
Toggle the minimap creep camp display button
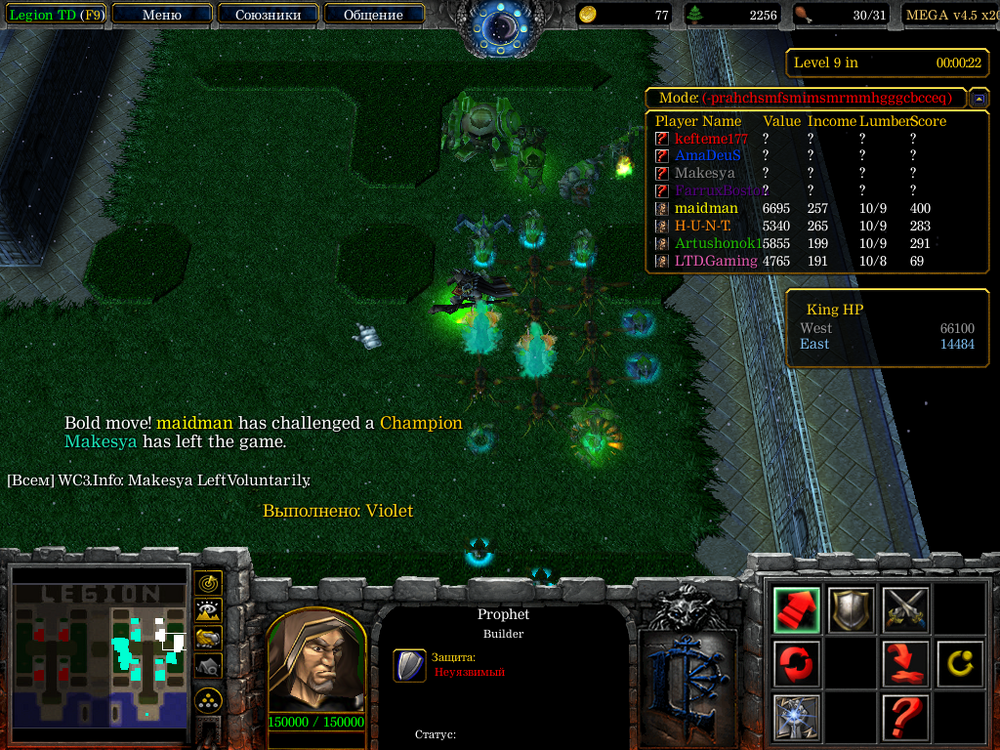209,665
